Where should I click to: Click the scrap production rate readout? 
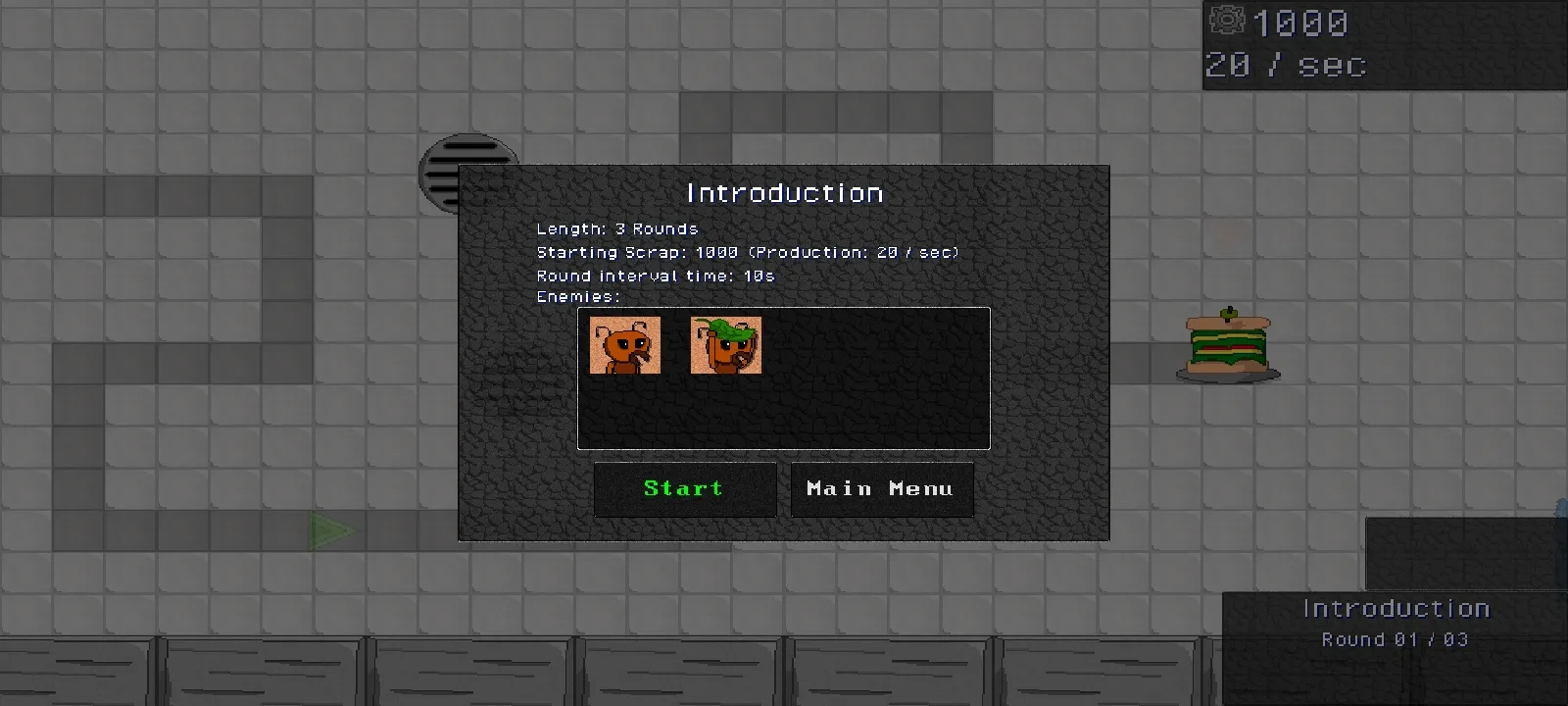[1284, 66]
